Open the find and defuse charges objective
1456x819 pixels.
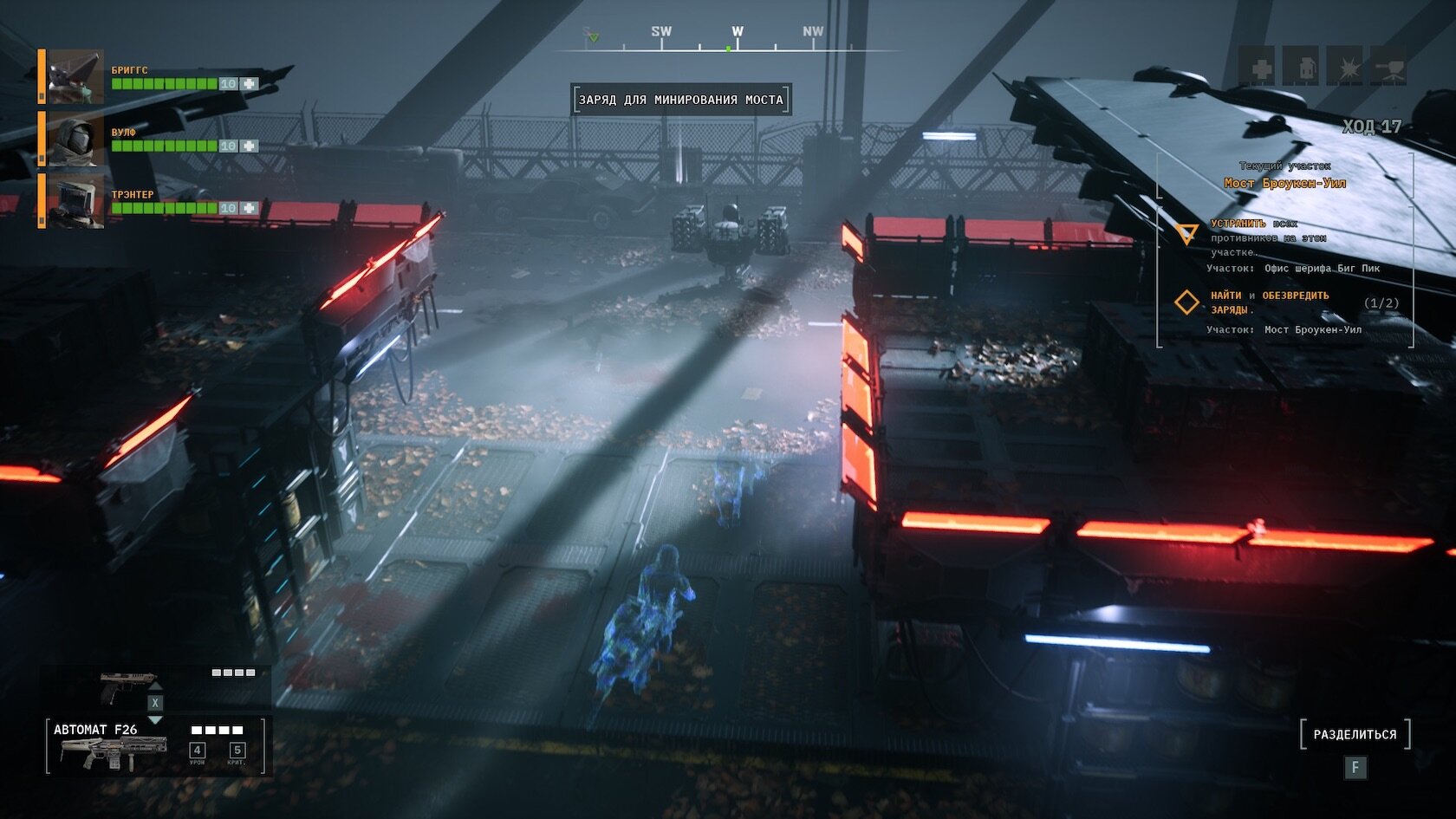[1269, 302]
